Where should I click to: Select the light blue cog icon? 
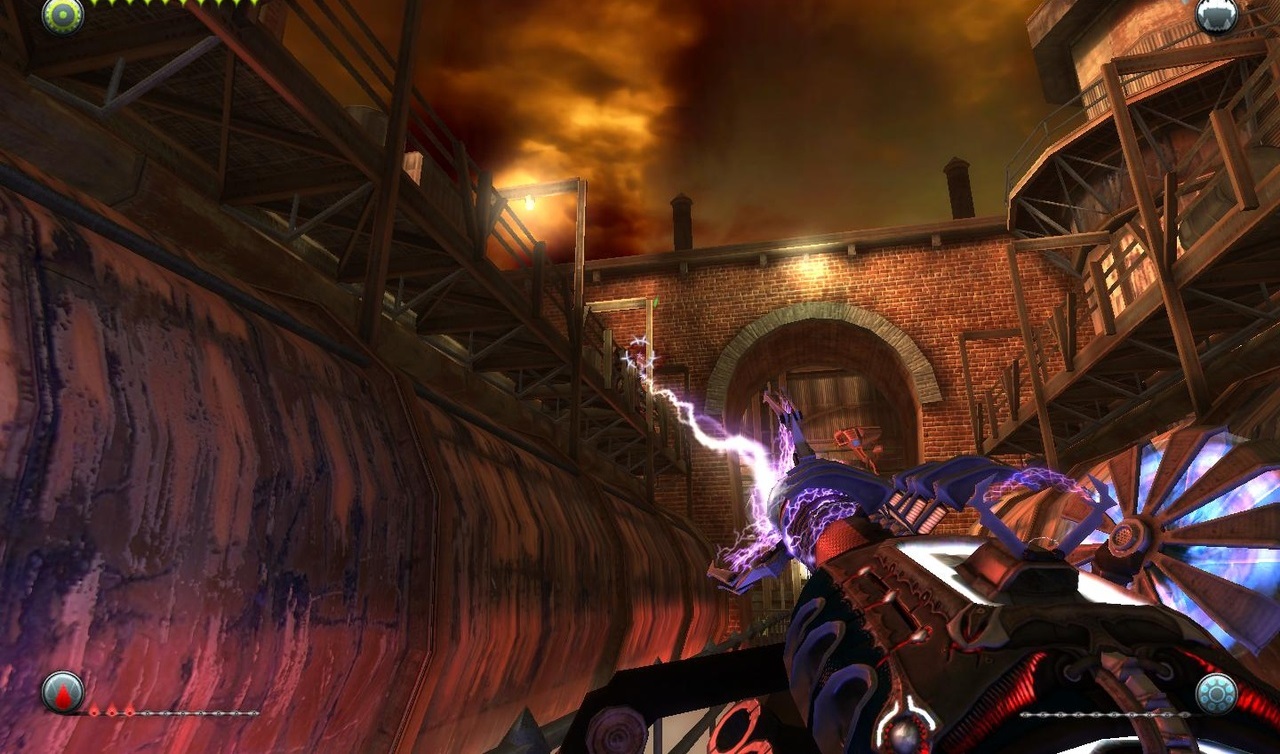[1216, 693]
